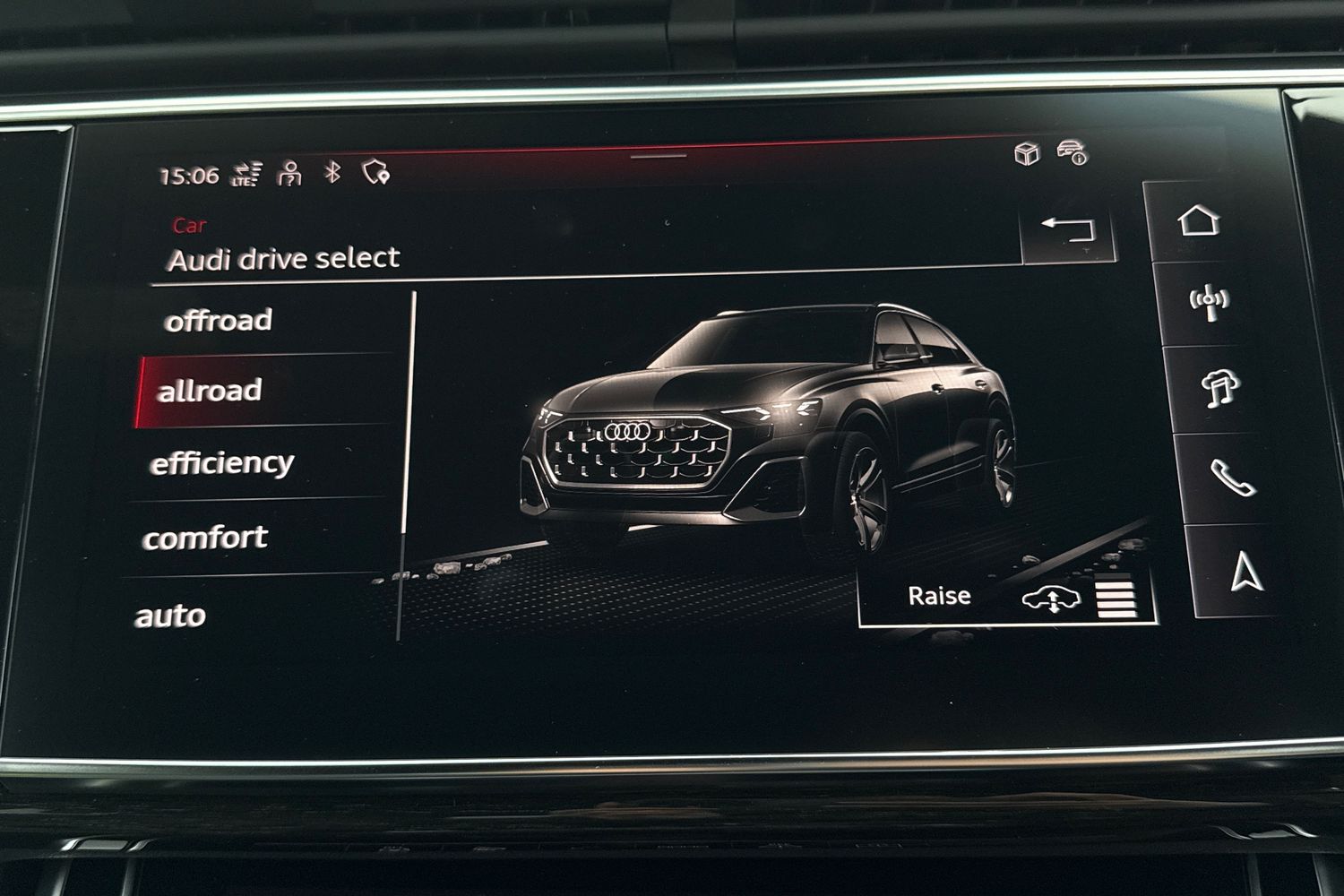
Task: Switch to comfort drive mode
Action: coord(206,537)
